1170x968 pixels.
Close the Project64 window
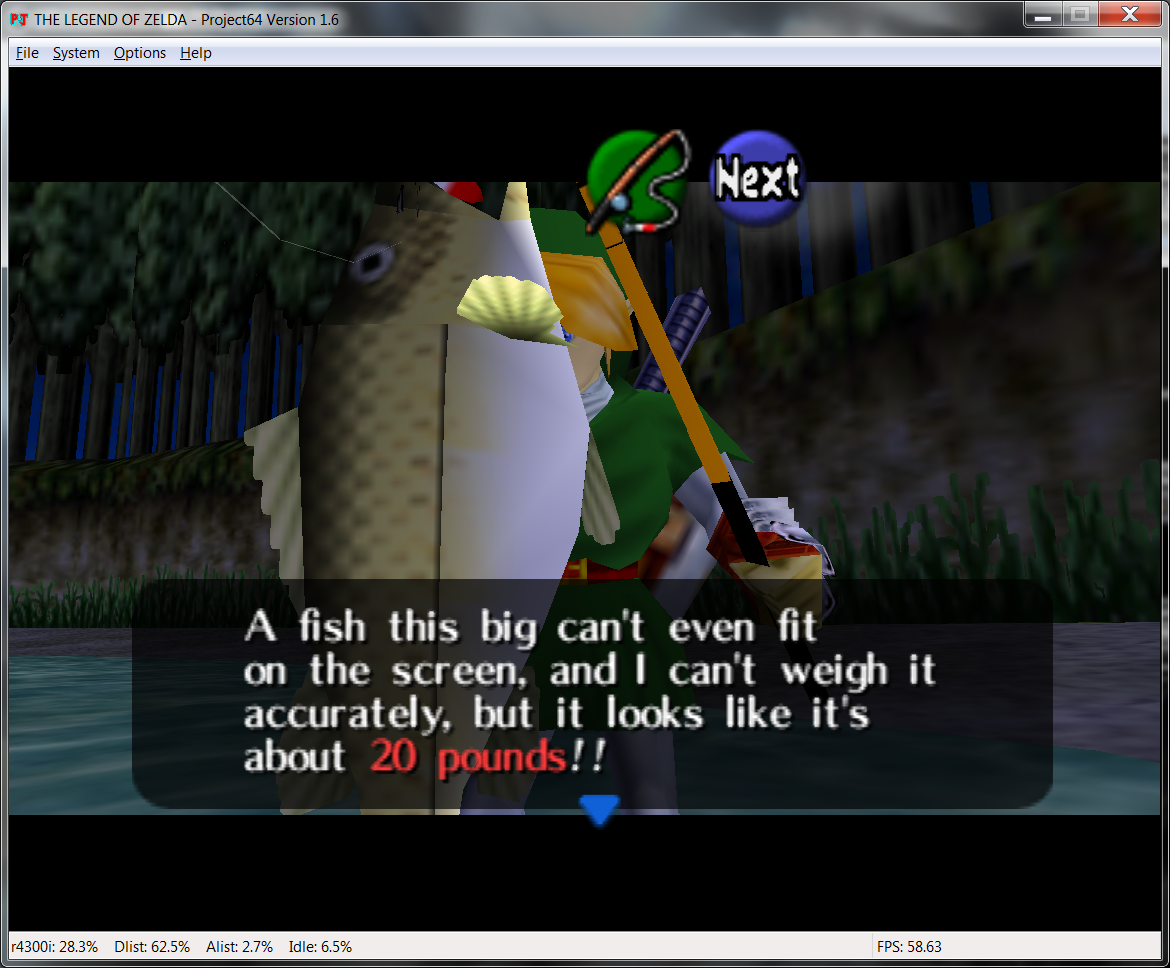1128,14
